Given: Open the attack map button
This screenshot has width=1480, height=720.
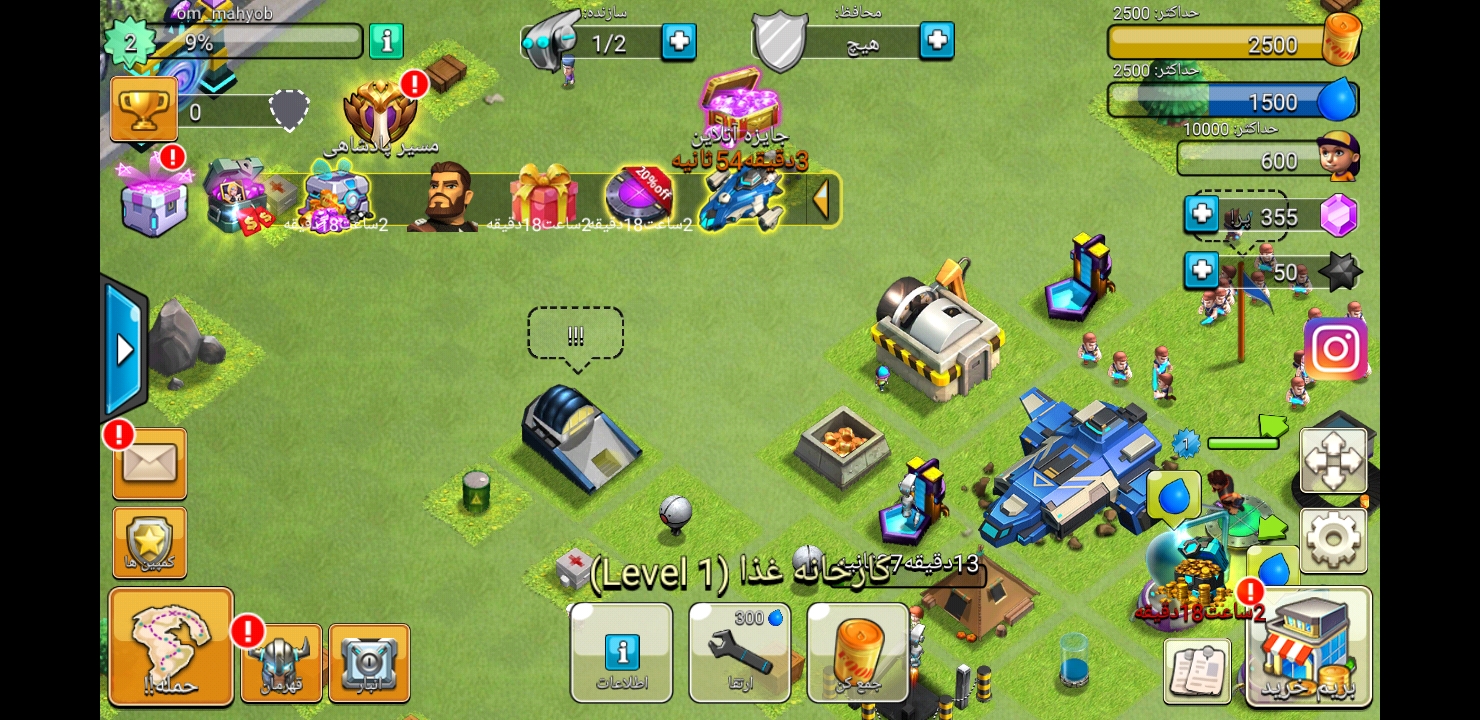Looking at the screenshot, I should point(171,646).
